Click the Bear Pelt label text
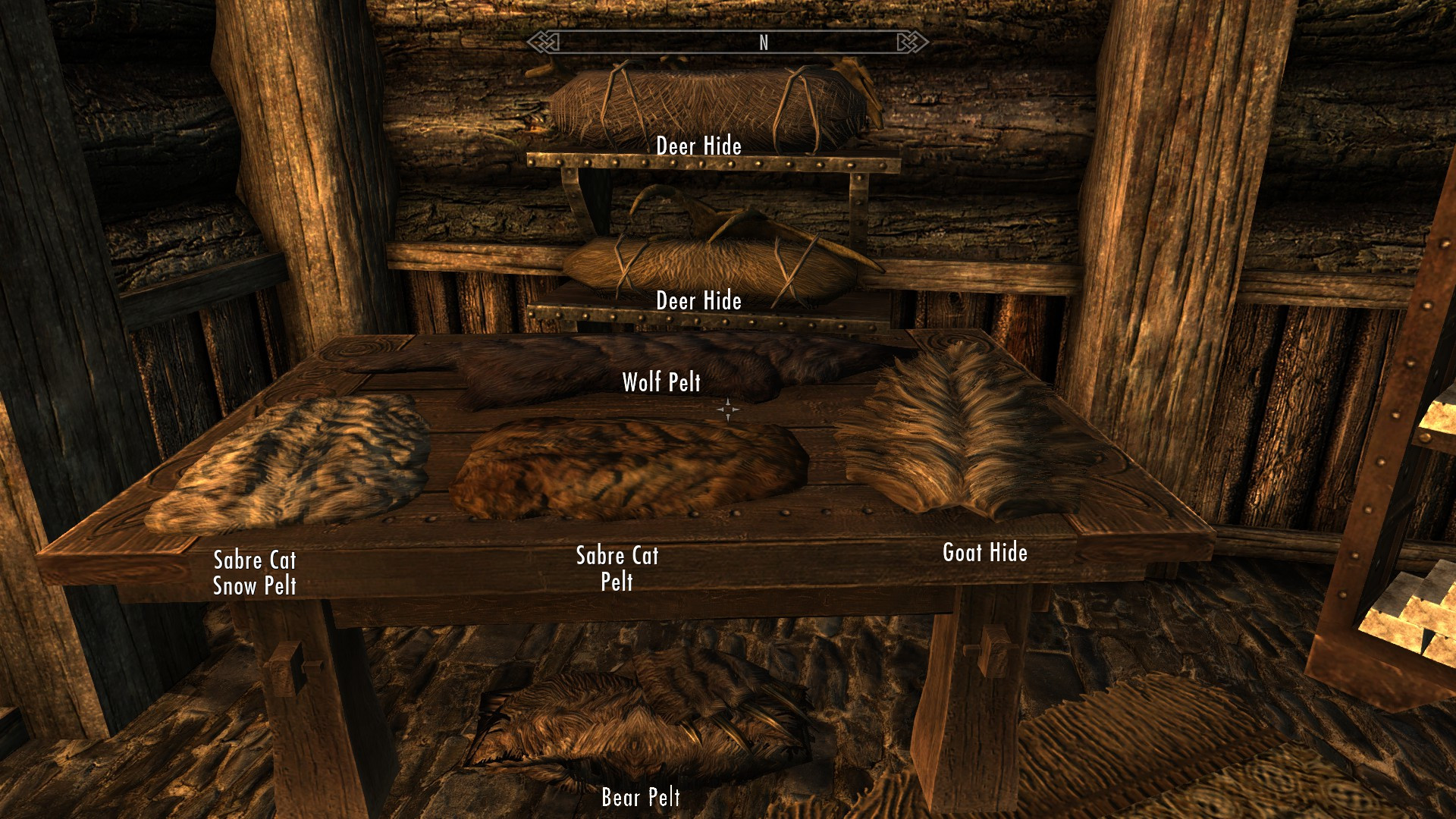Image resolution: width=1456 pixels, height=819 pixels. [x=640, y=798]
